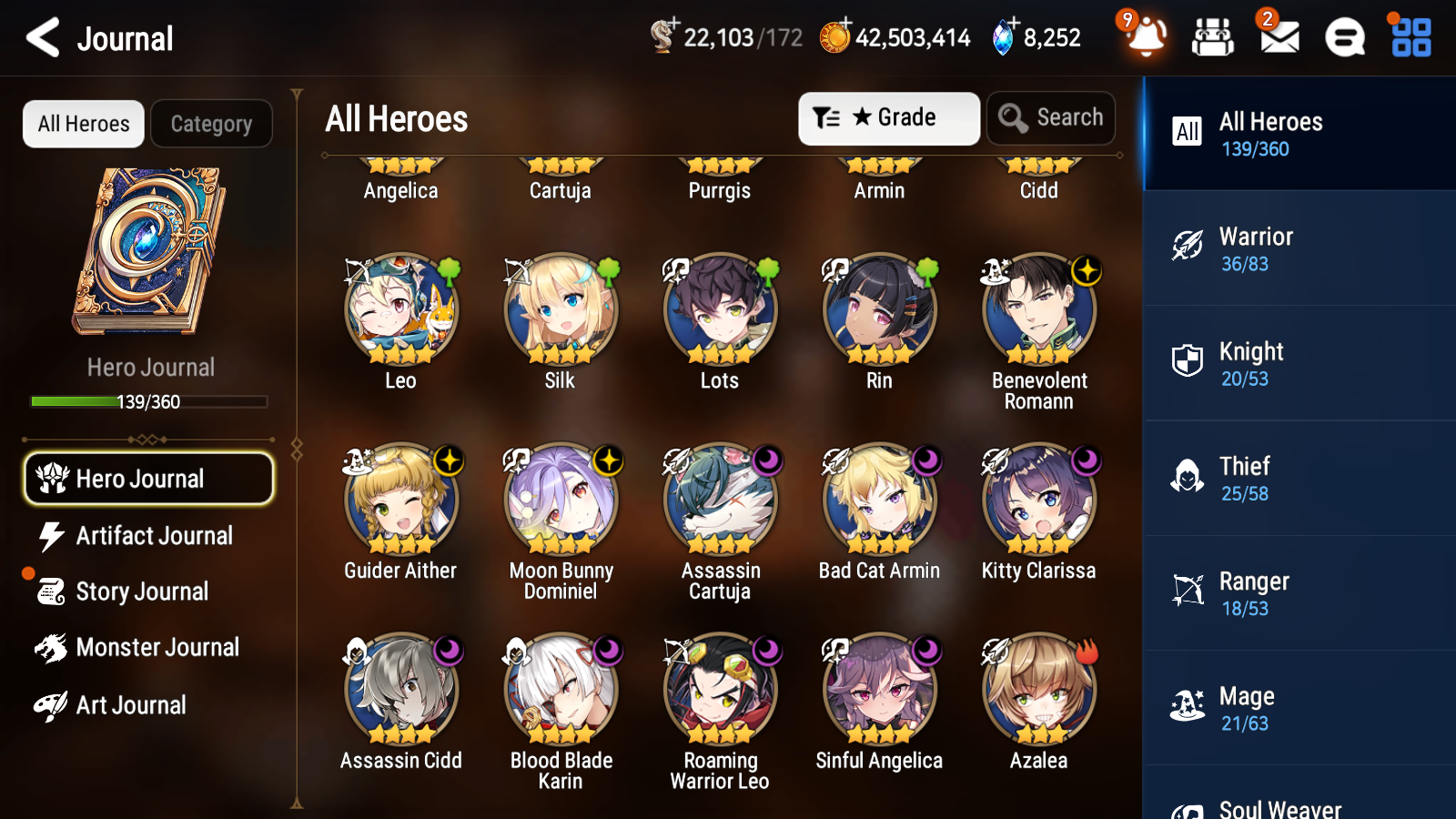Switch to the Category tab
The width and height of the screenshot is (1456, 819).
[x=211, y=124]
